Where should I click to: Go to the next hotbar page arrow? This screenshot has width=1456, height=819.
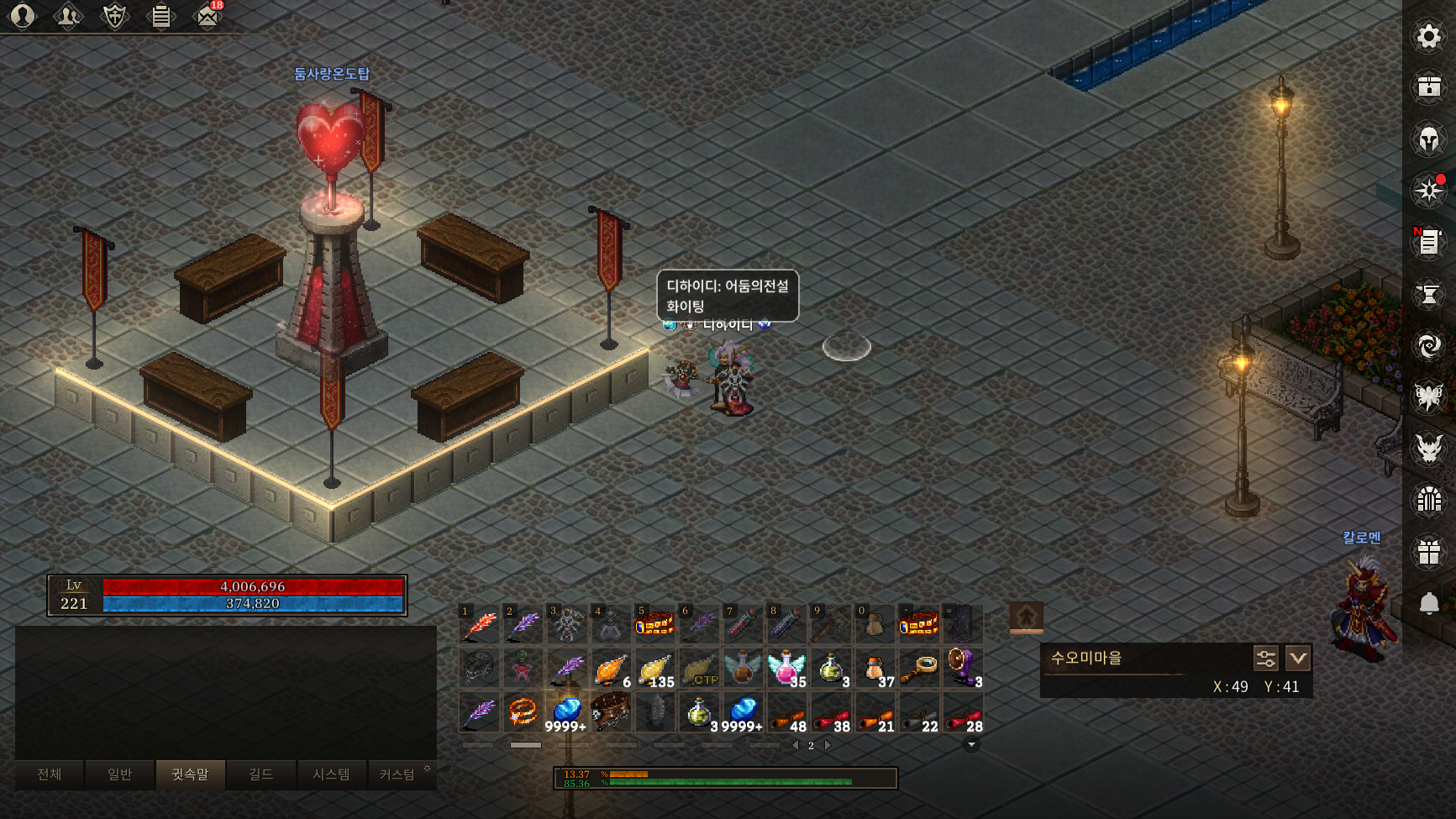(828, 745)
